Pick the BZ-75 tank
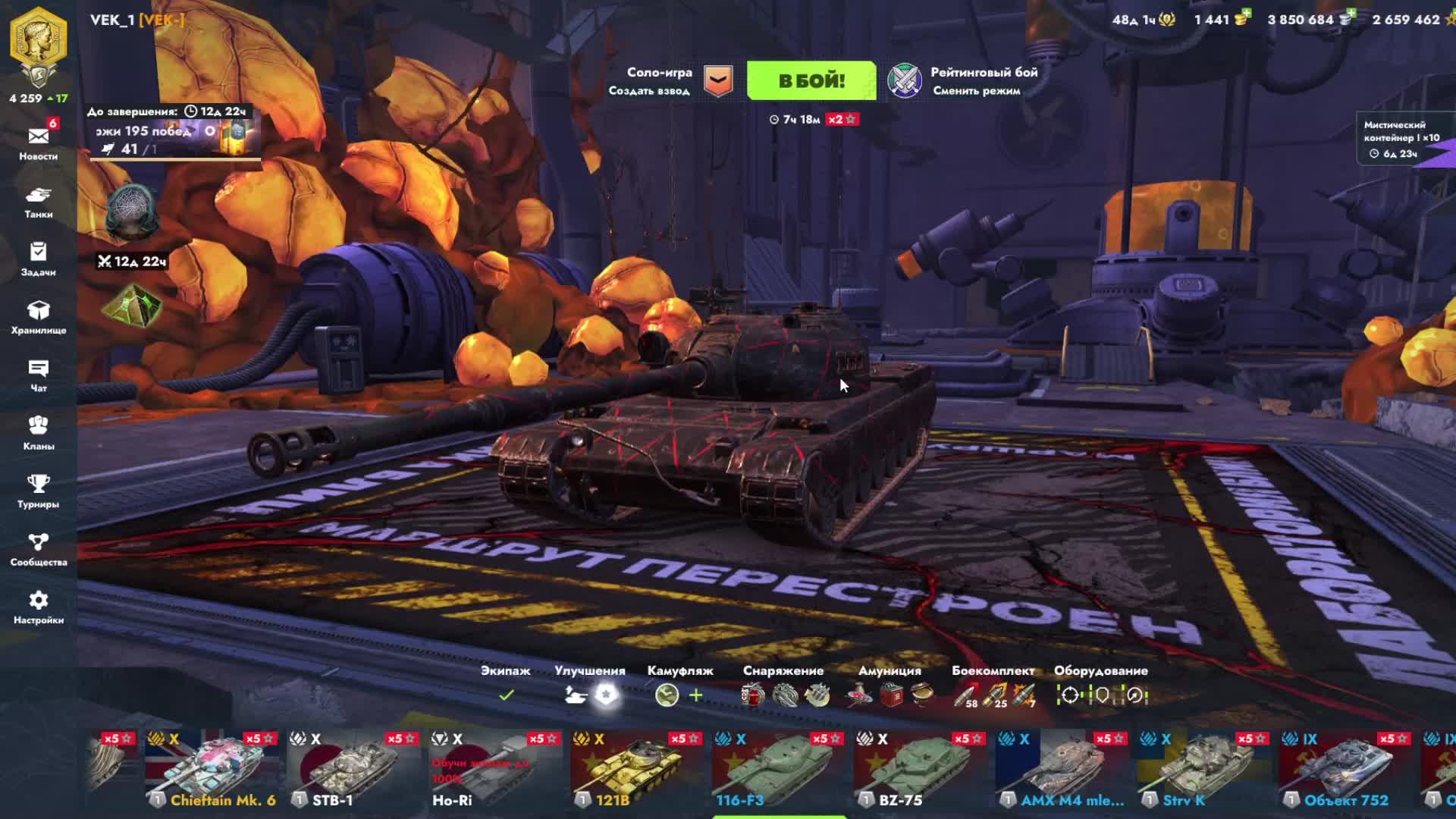The image size is (1456, 819). click(x=921, y=770)
